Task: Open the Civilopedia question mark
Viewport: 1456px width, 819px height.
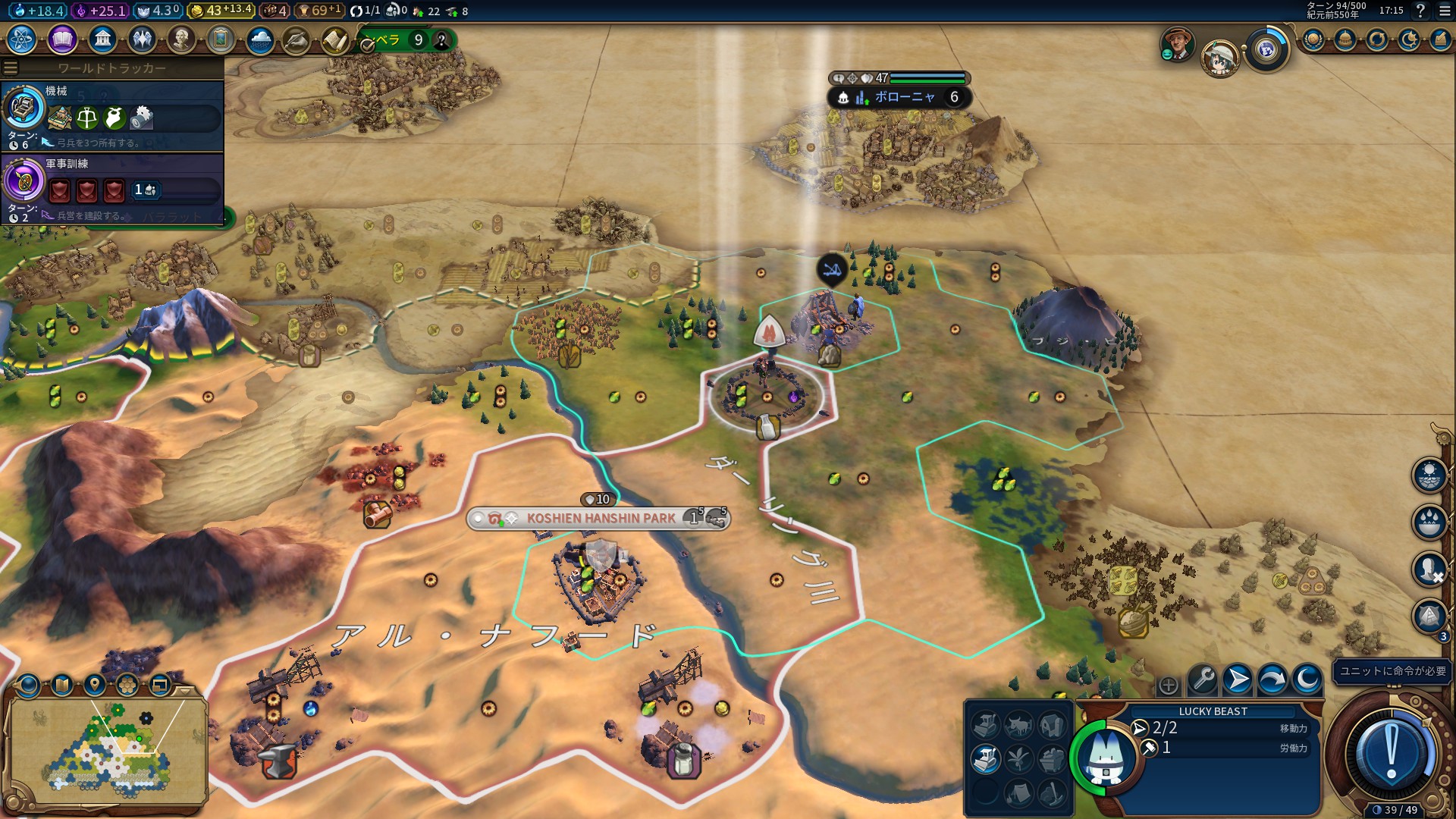Action: pos(1420,11)
